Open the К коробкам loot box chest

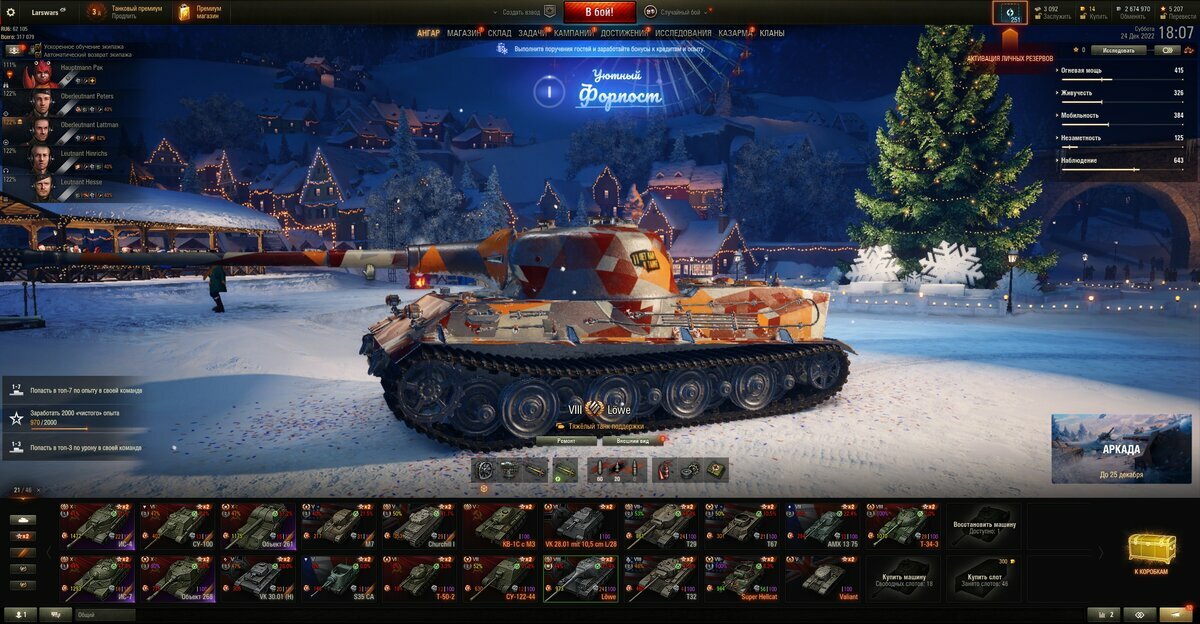(x=1151, y=551)
